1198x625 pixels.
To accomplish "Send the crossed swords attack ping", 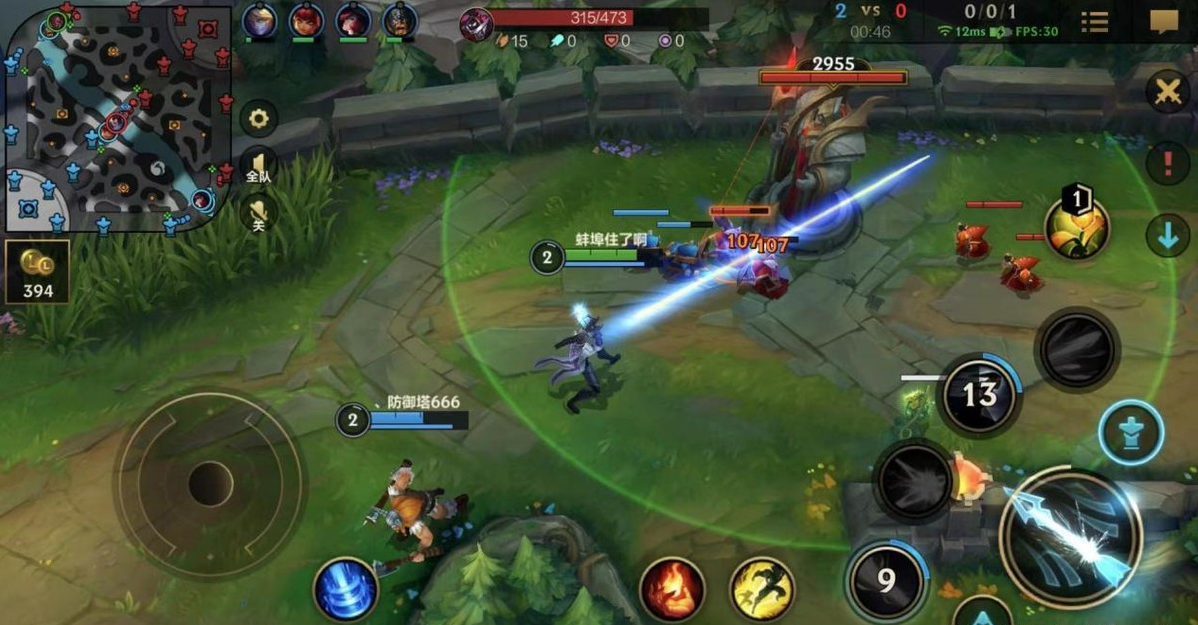I will (x=1167, y=92).
